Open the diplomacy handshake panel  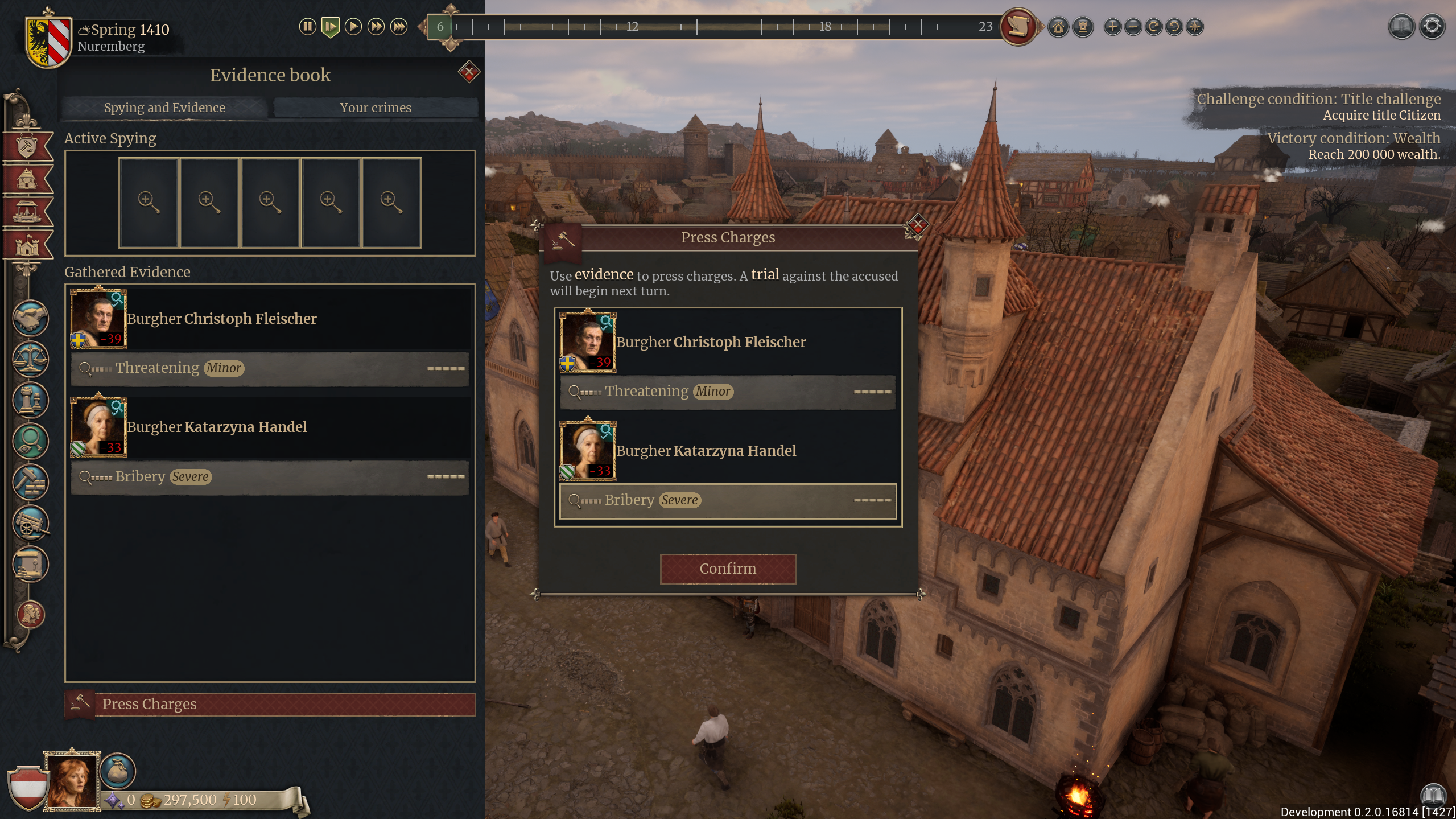coord(30,318)
